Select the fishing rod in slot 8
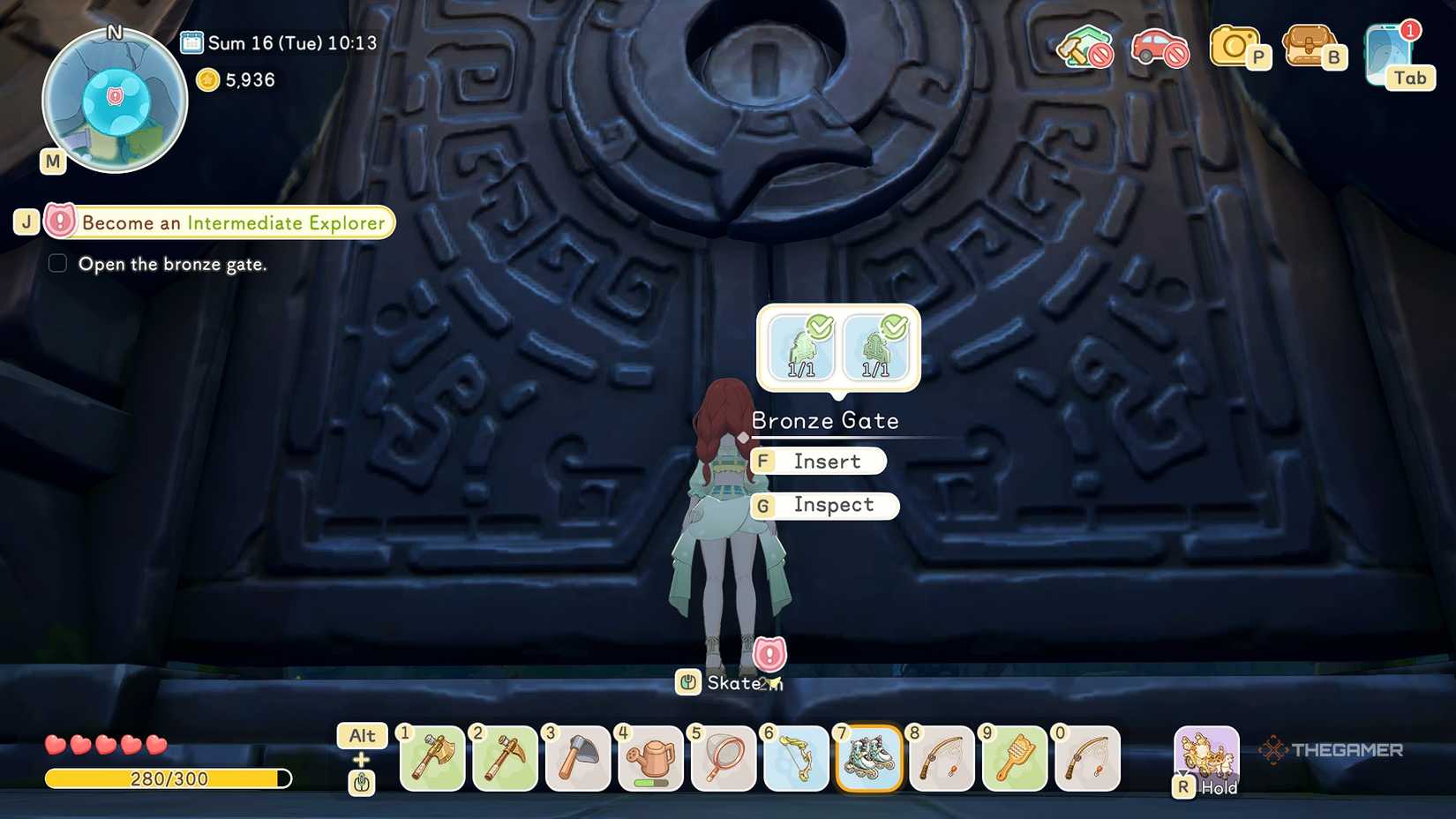This screenshot has width=1456, height=819. point(942,759)
